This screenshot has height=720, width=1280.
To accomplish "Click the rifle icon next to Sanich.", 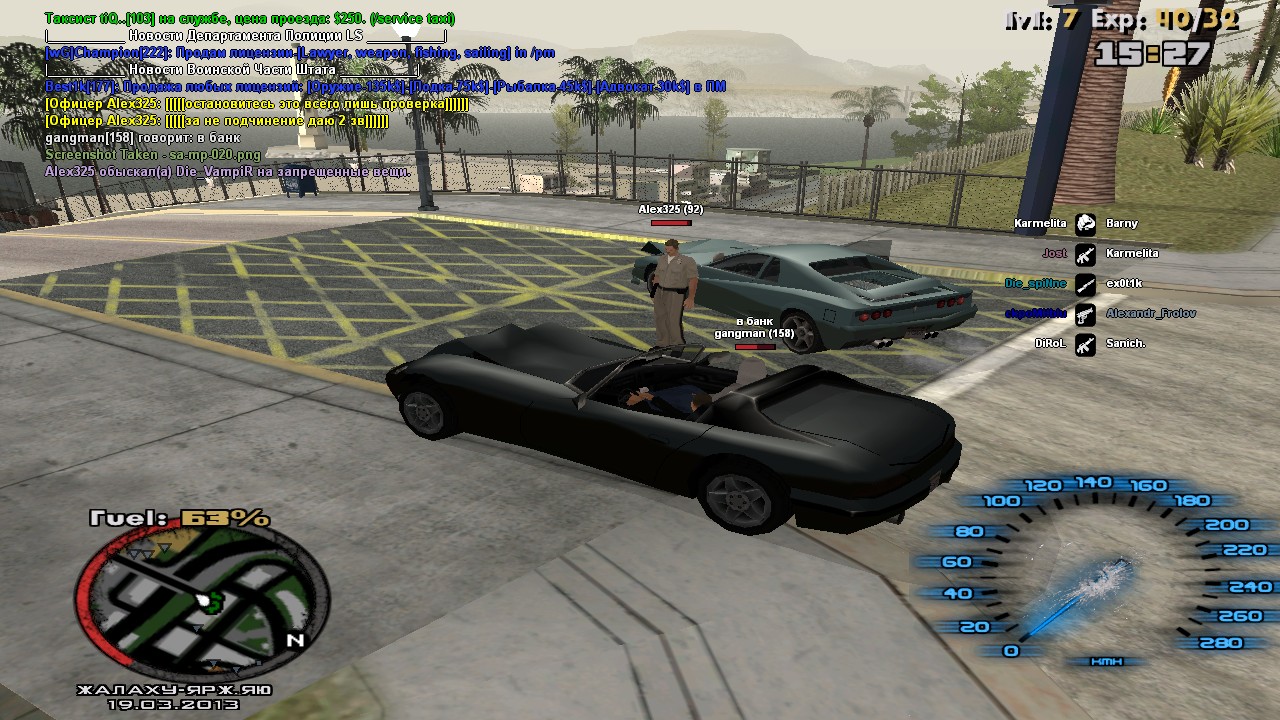I will 1086,344.
